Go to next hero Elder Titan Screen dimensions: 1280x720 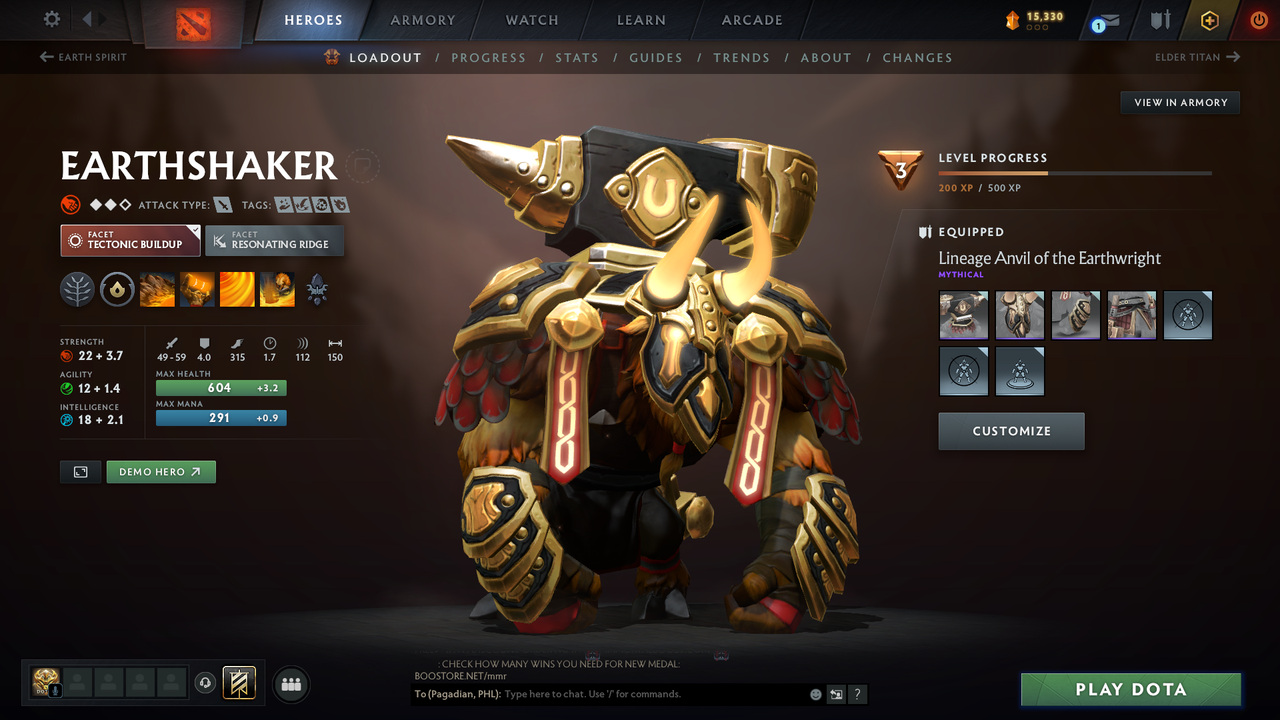[x=1197, y=57]
